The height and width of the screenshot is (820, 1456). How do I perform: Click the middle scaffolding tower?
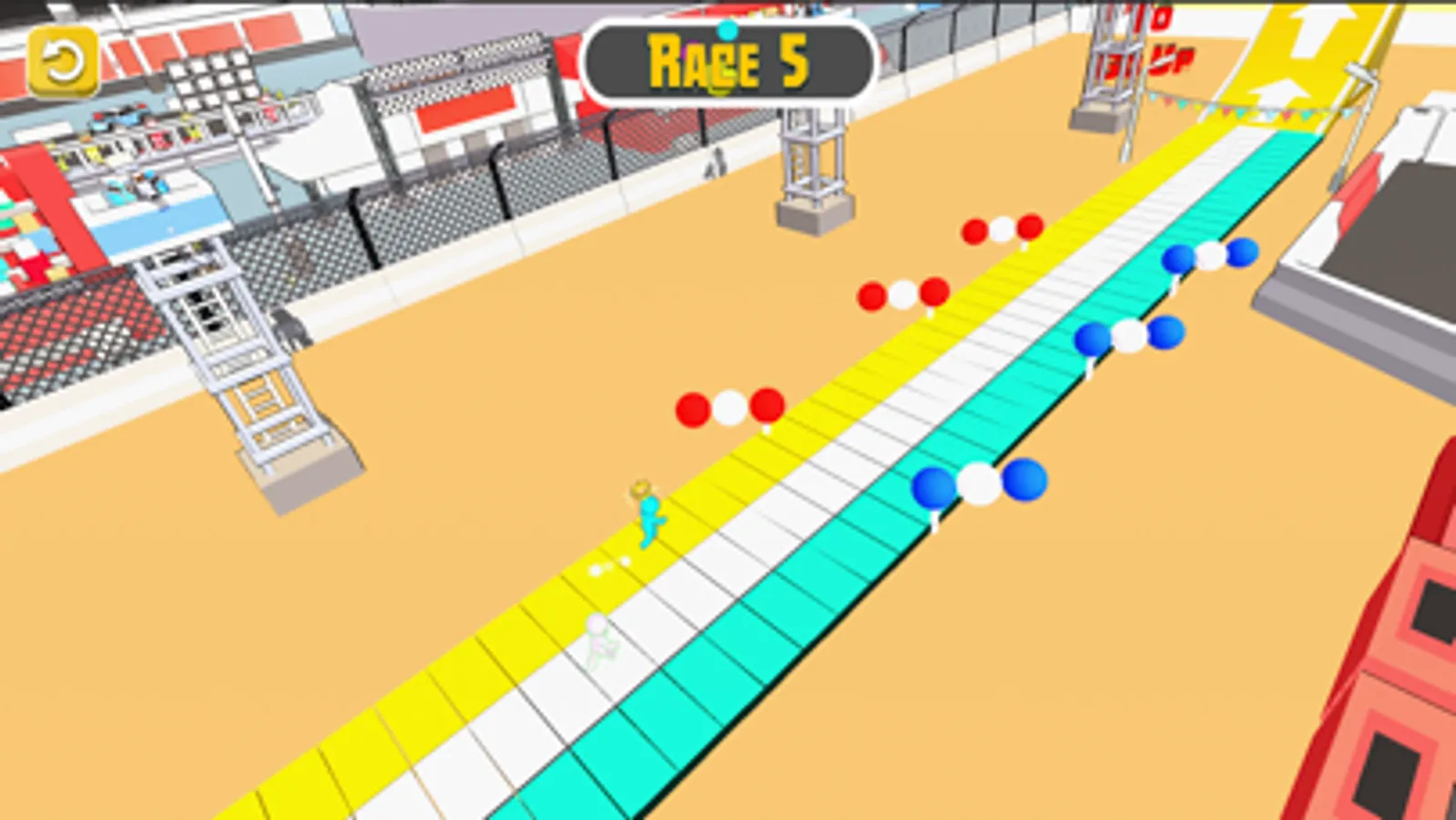809,155
